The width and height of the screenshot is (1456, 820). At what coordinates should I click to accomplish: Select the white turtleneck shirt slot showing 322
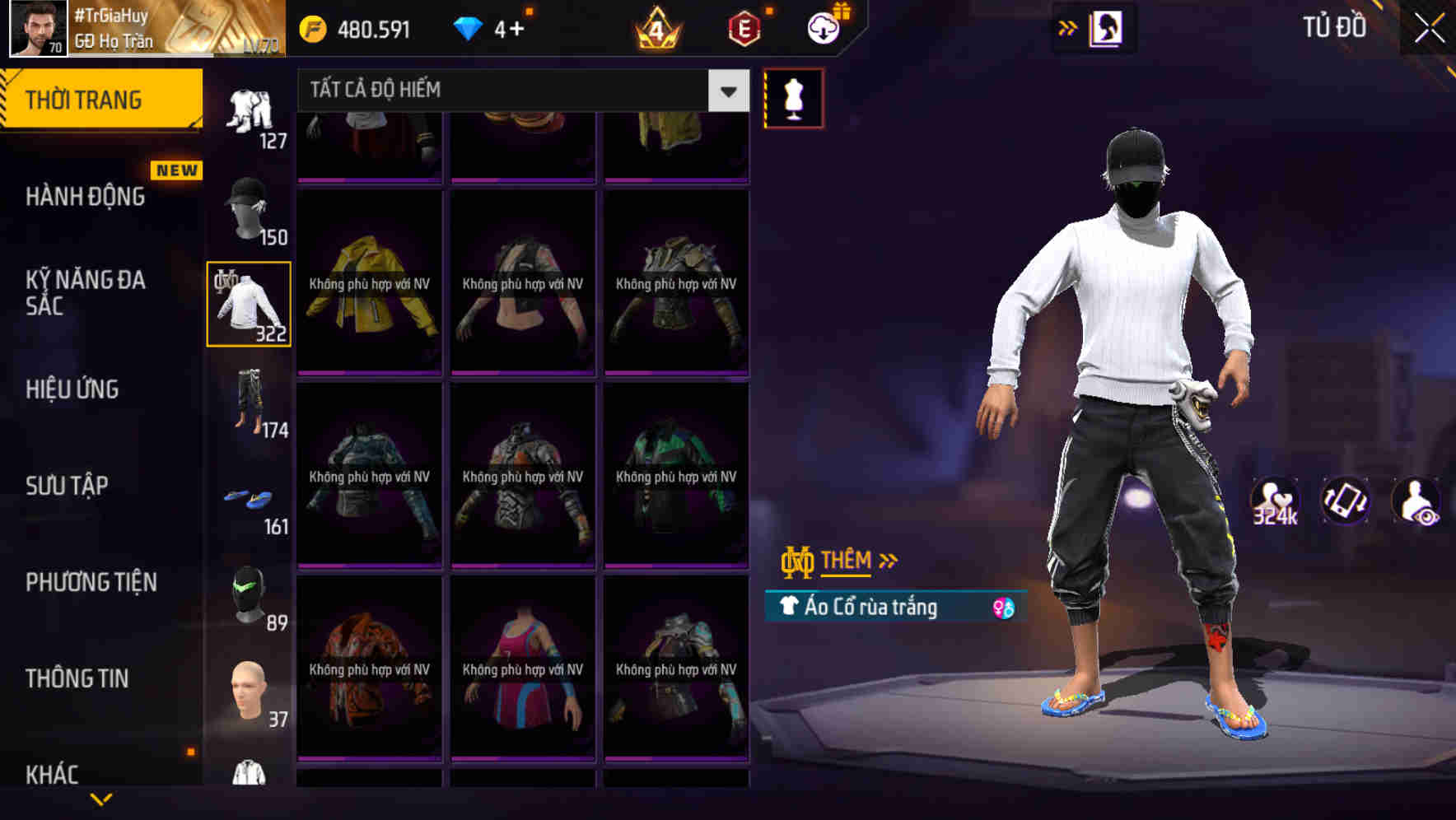pyautogui.click(x=250, y=303)
